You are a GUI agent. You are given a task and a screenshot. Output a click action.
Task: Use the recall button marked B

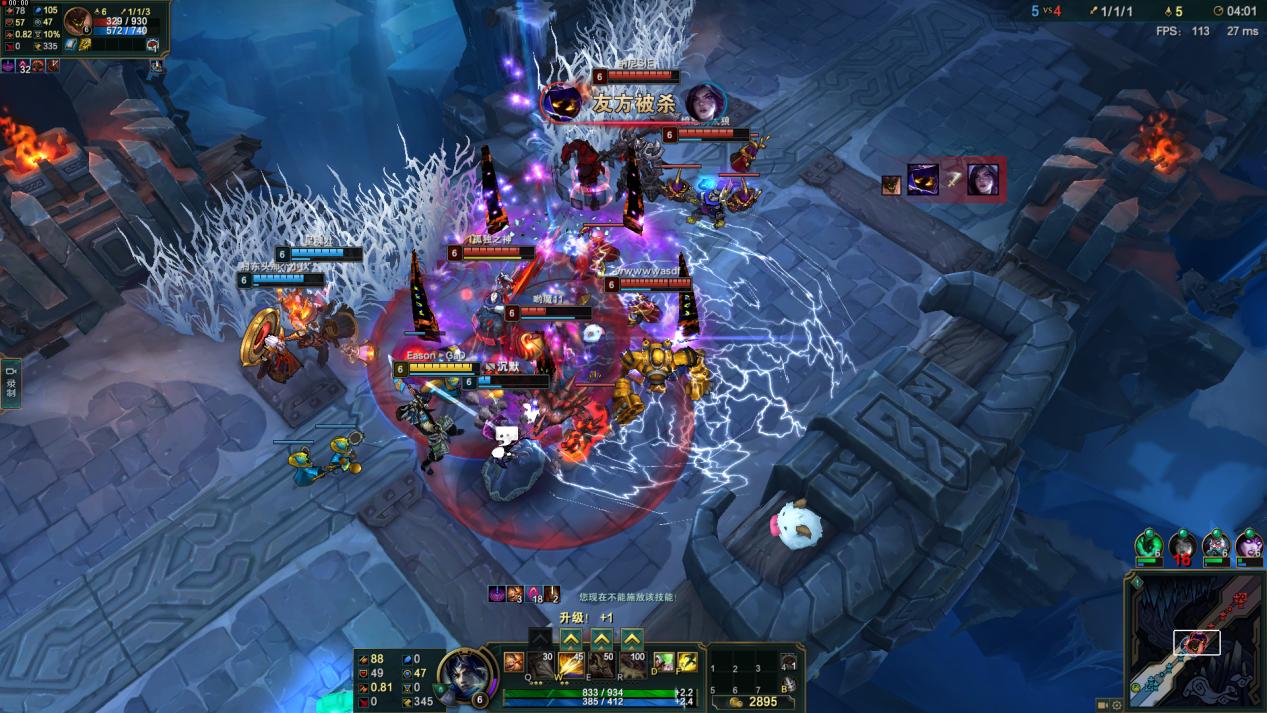(788, 687)
